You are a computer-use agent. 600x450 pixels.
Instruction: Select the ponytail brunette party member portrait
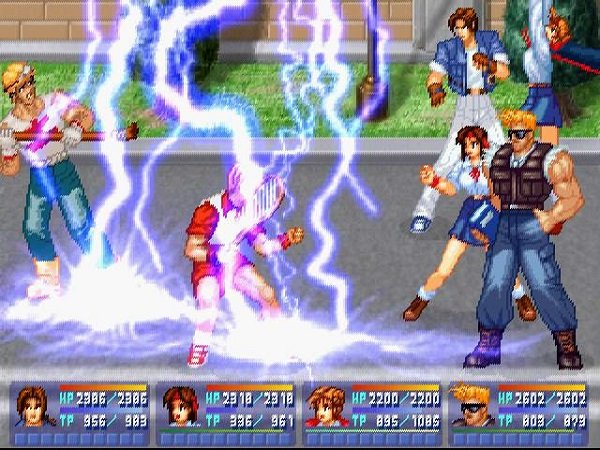(x=33, y=407)
